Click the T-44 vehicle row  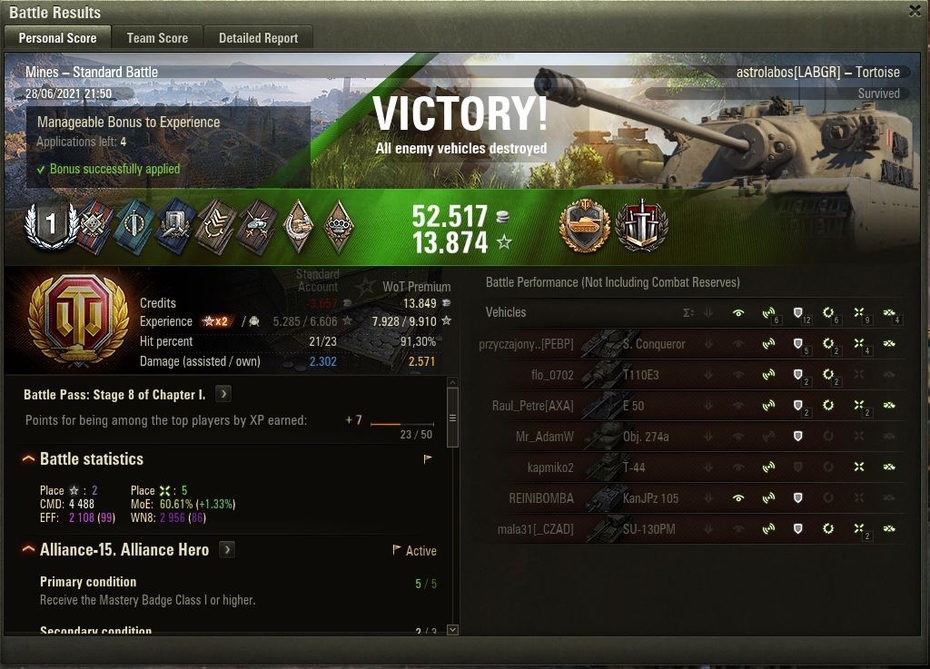click(x=634, y=467)
